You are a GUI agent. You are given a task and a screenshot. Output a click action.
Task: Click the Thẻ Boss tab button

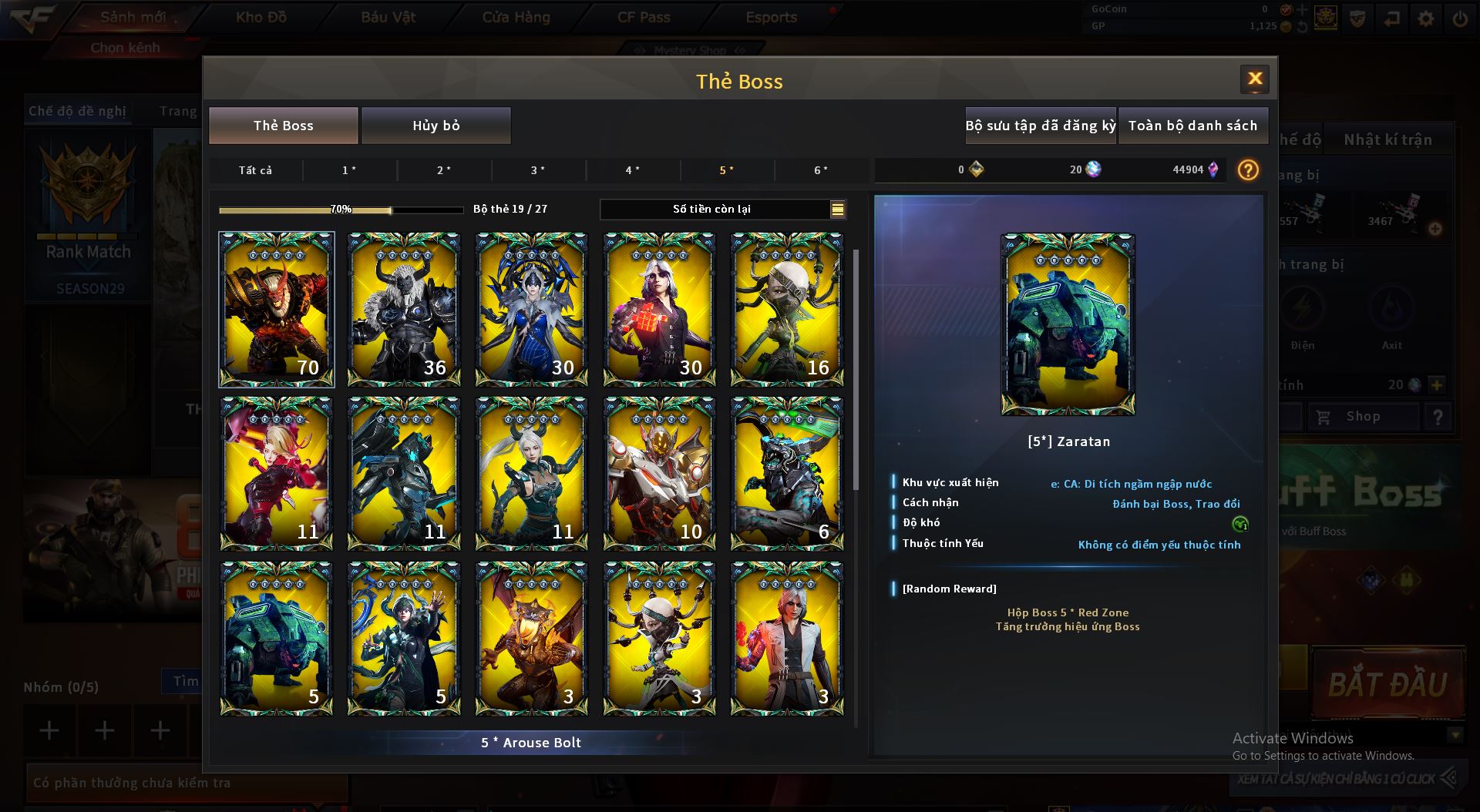click(283, 126)
